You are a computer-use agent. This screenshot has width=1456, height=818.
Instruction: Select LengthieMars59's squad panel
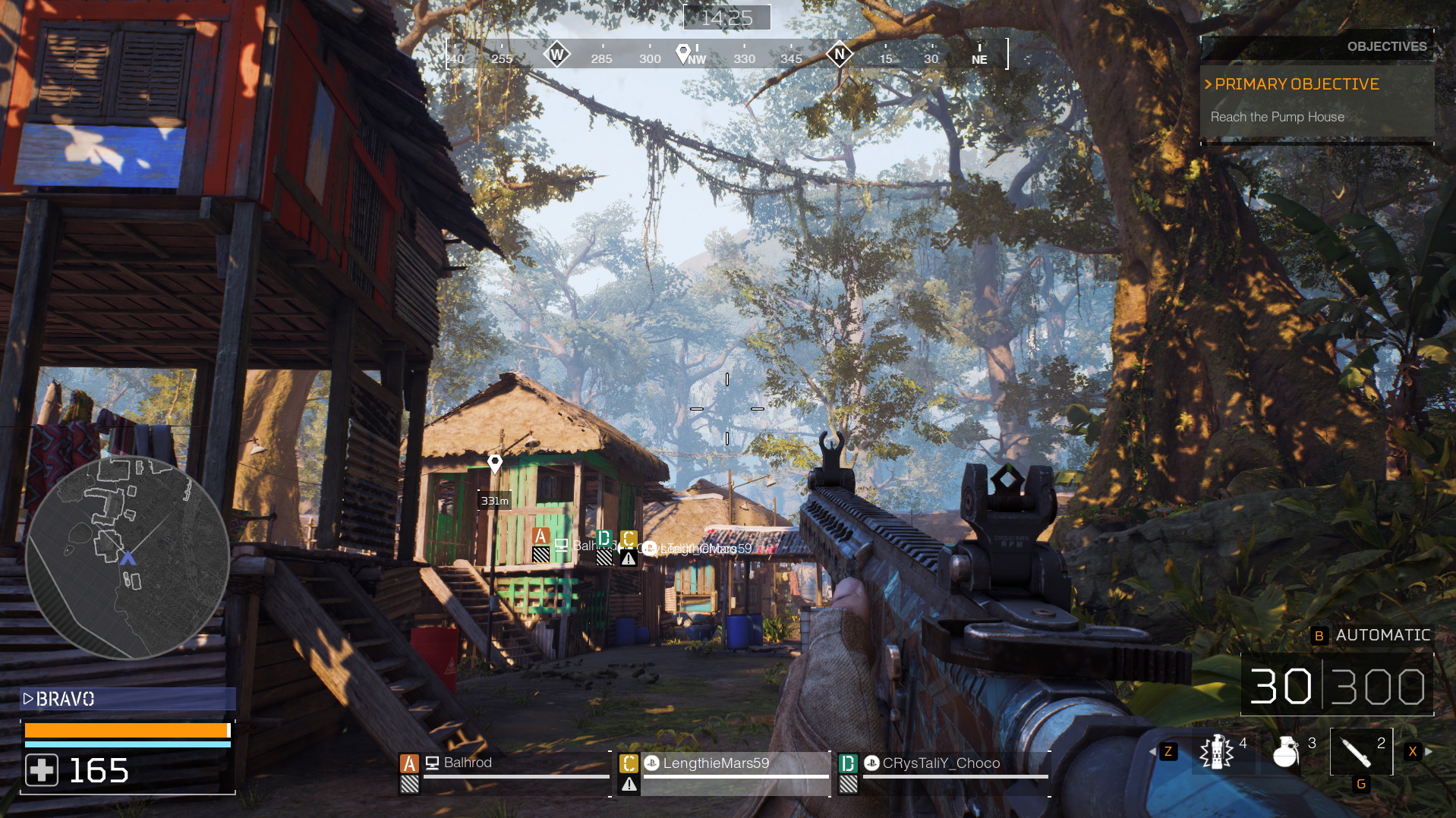pos(723,772)
